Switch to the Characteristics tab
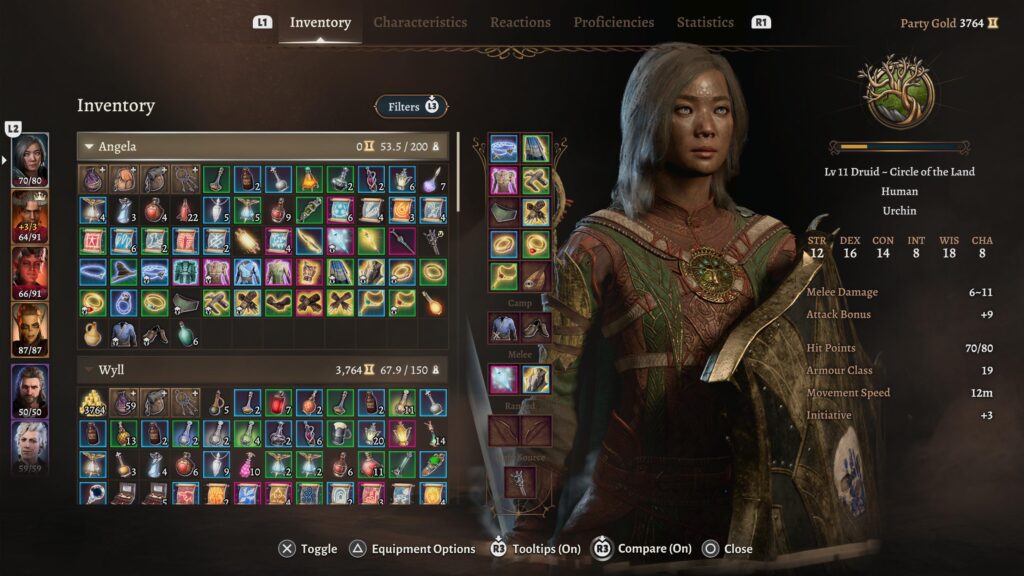 [420, 22]
